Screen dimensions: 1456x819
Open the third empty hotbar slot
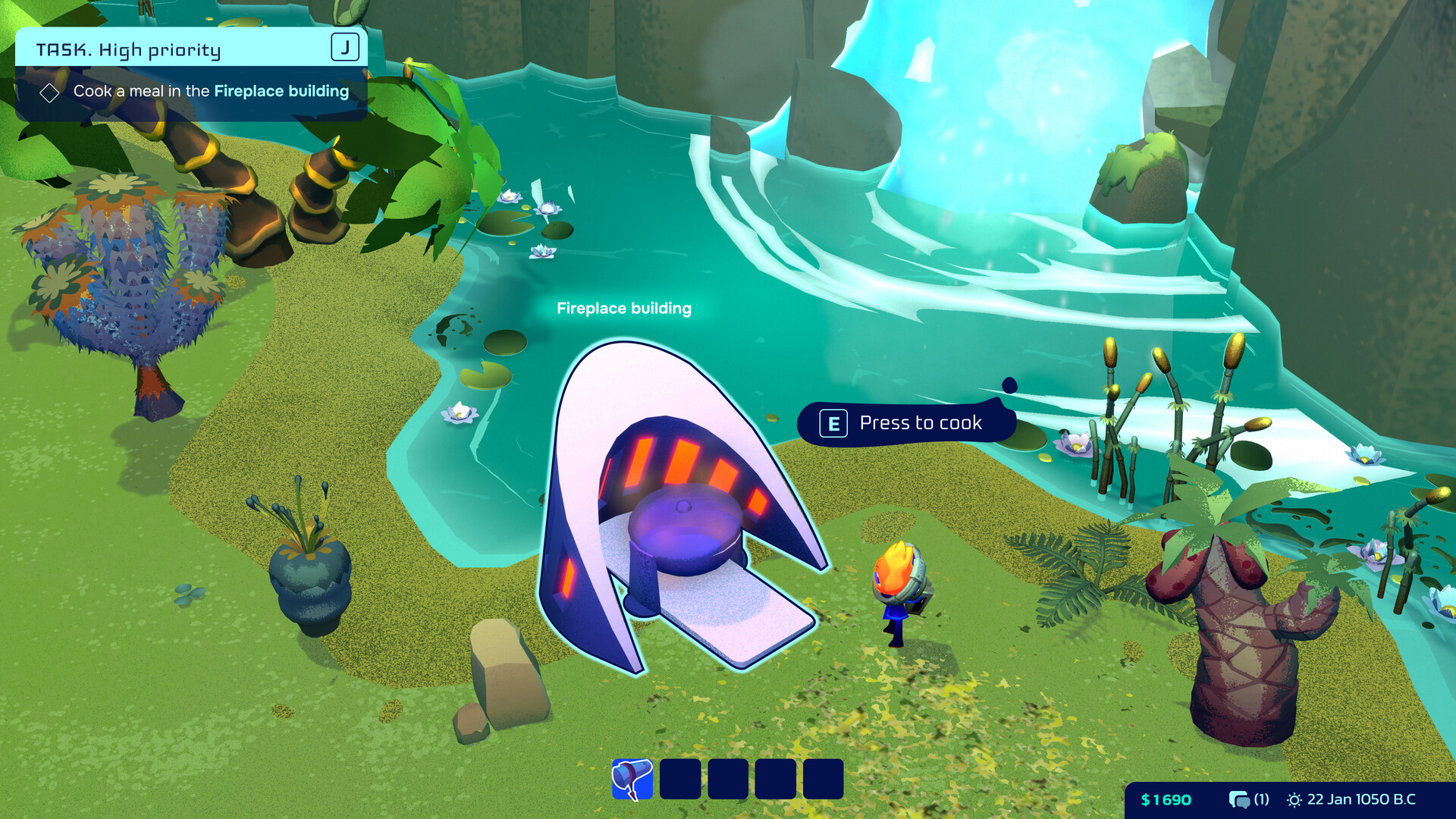(727, 778)
